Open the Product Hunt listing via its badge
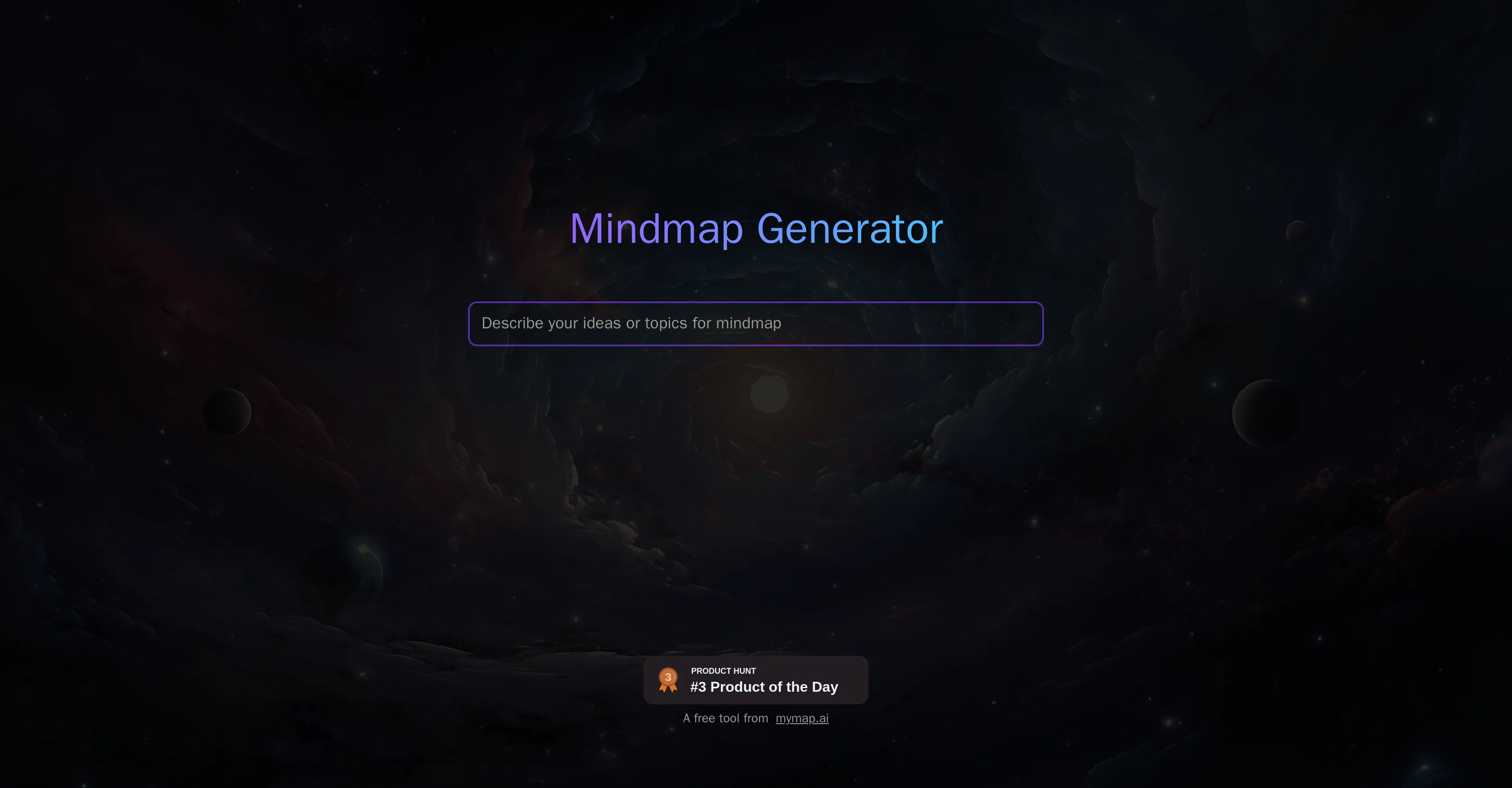The height and width of the screenshot is (788, 1512). [x=756, y=680]
